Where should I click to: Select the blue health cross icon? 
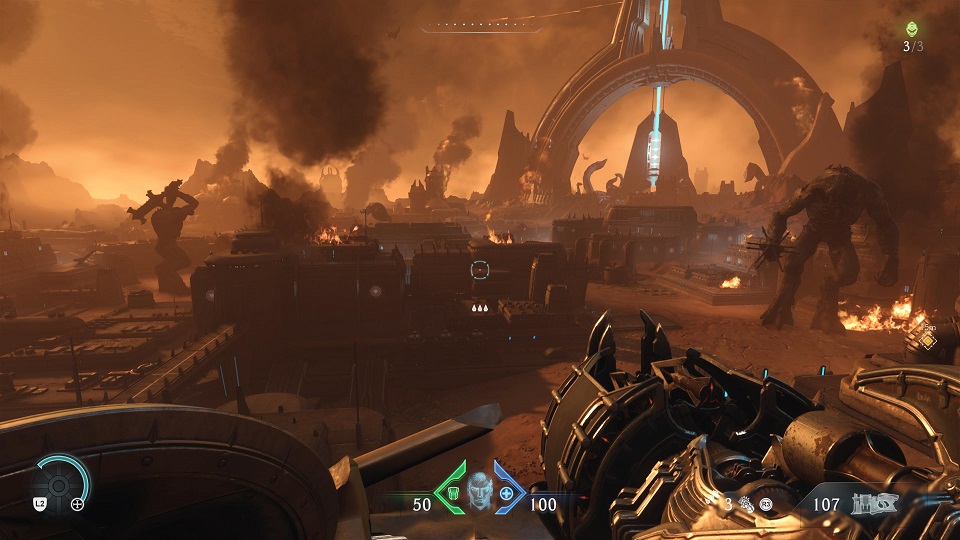pyautogui.click(x=507, y=494)
